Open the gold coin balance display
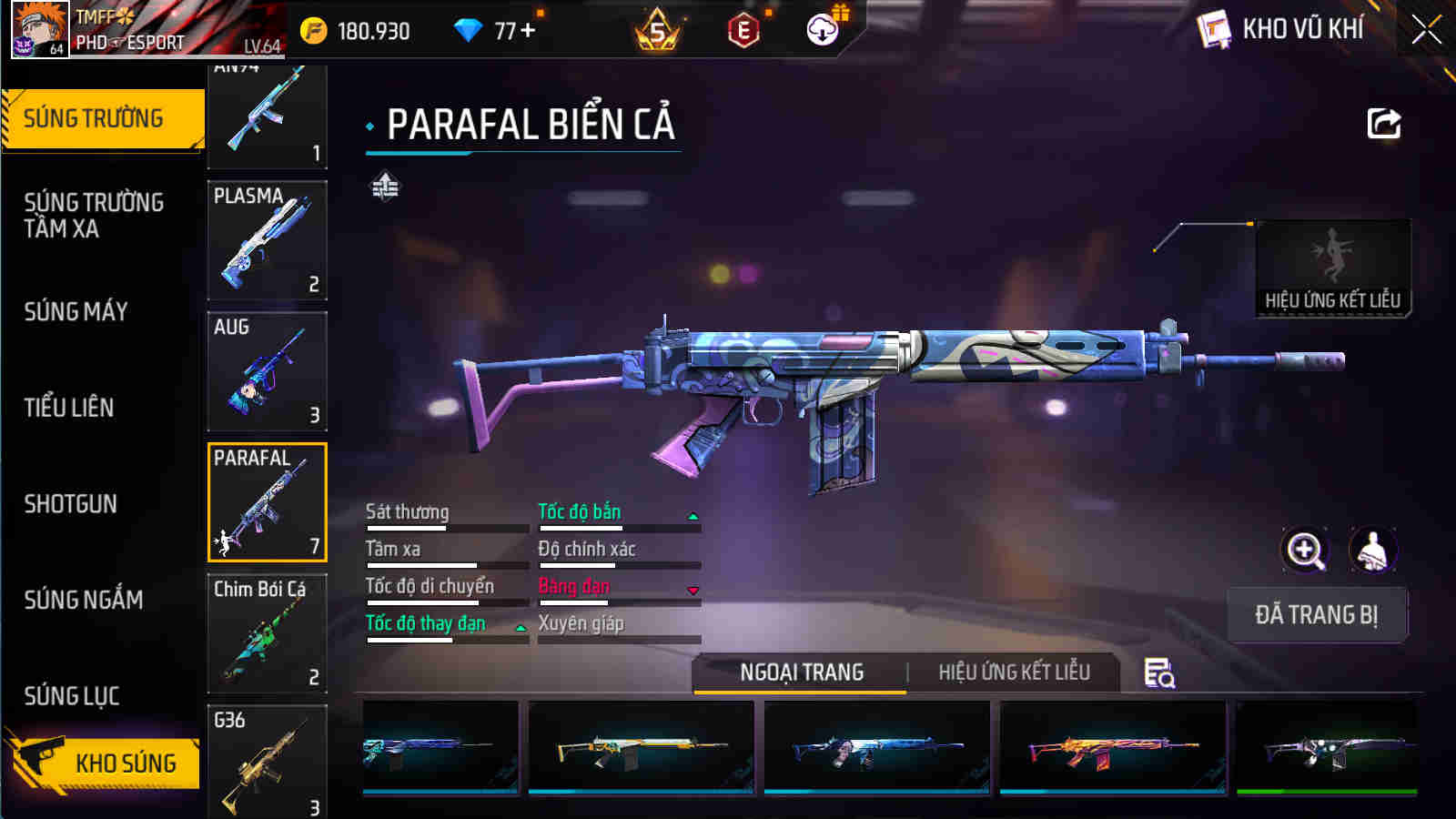This screenshot has width=1456, height=819. tap(314, 29)
